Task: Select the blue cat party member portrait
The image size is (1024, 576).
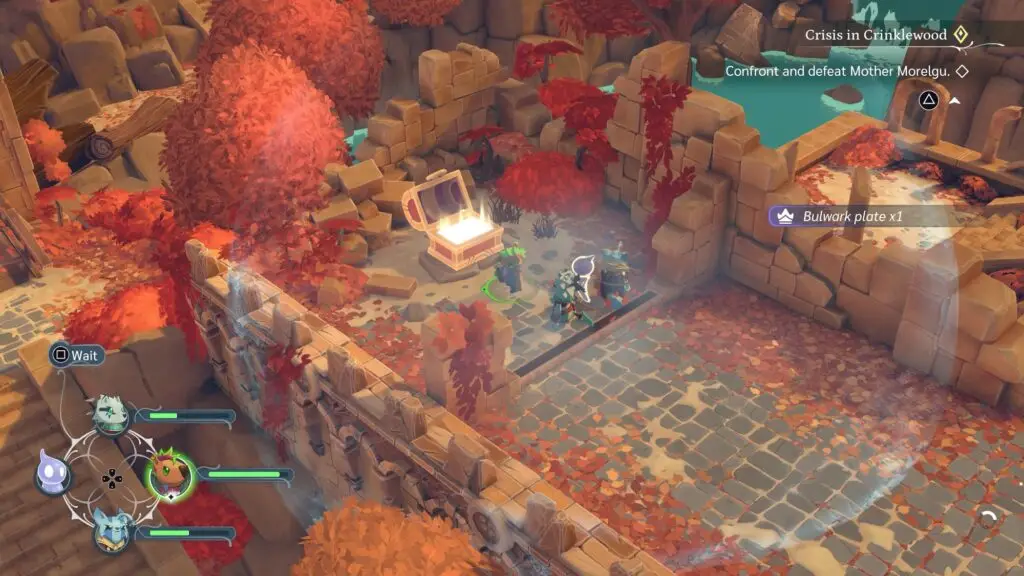Action: coord(113,530)
